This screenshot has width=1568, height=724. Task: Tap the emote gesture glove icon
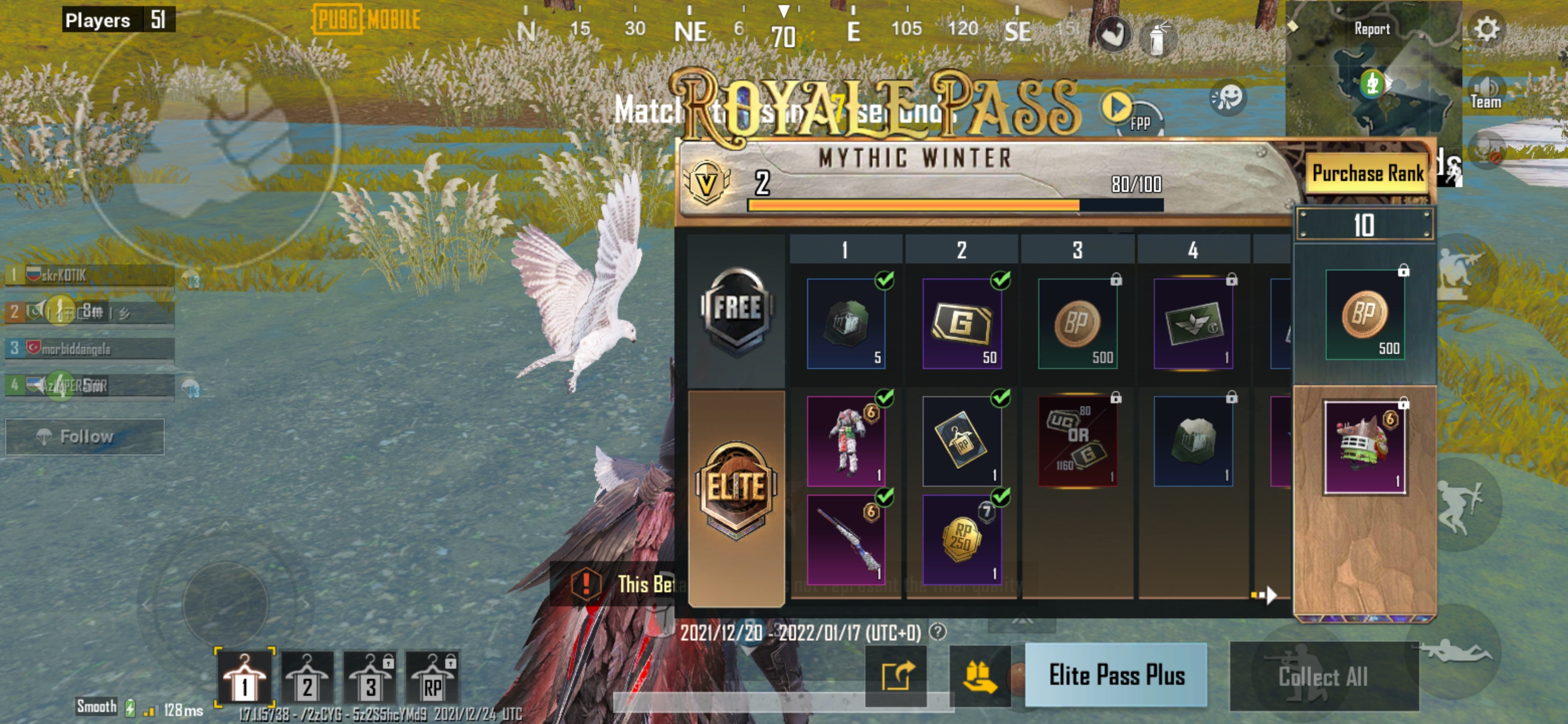(1113, 34)
